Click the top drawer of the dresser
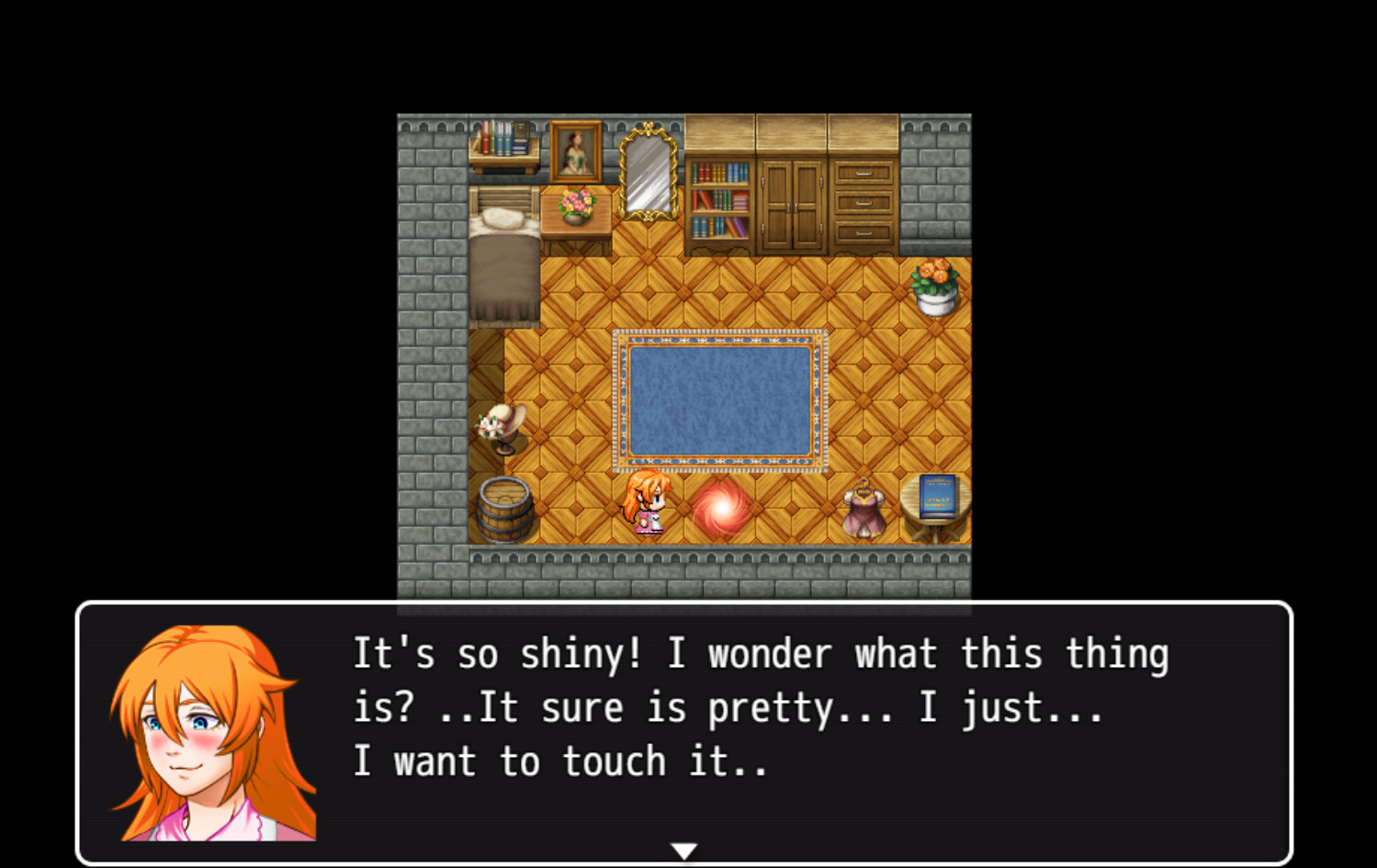Viewport: 1377px width, 868px height. [x=863, y=173]
